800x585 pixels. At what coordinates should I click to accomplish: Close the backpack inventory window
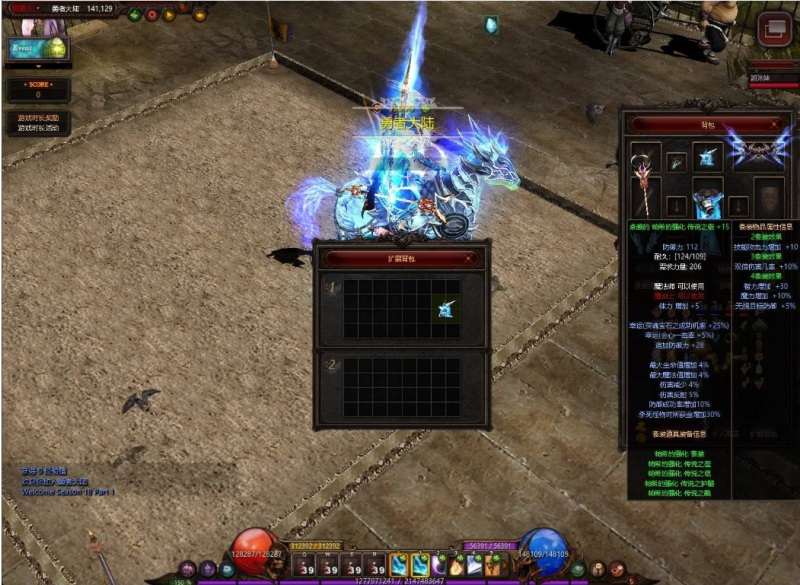pyautogui.click(x=775, y=124)
